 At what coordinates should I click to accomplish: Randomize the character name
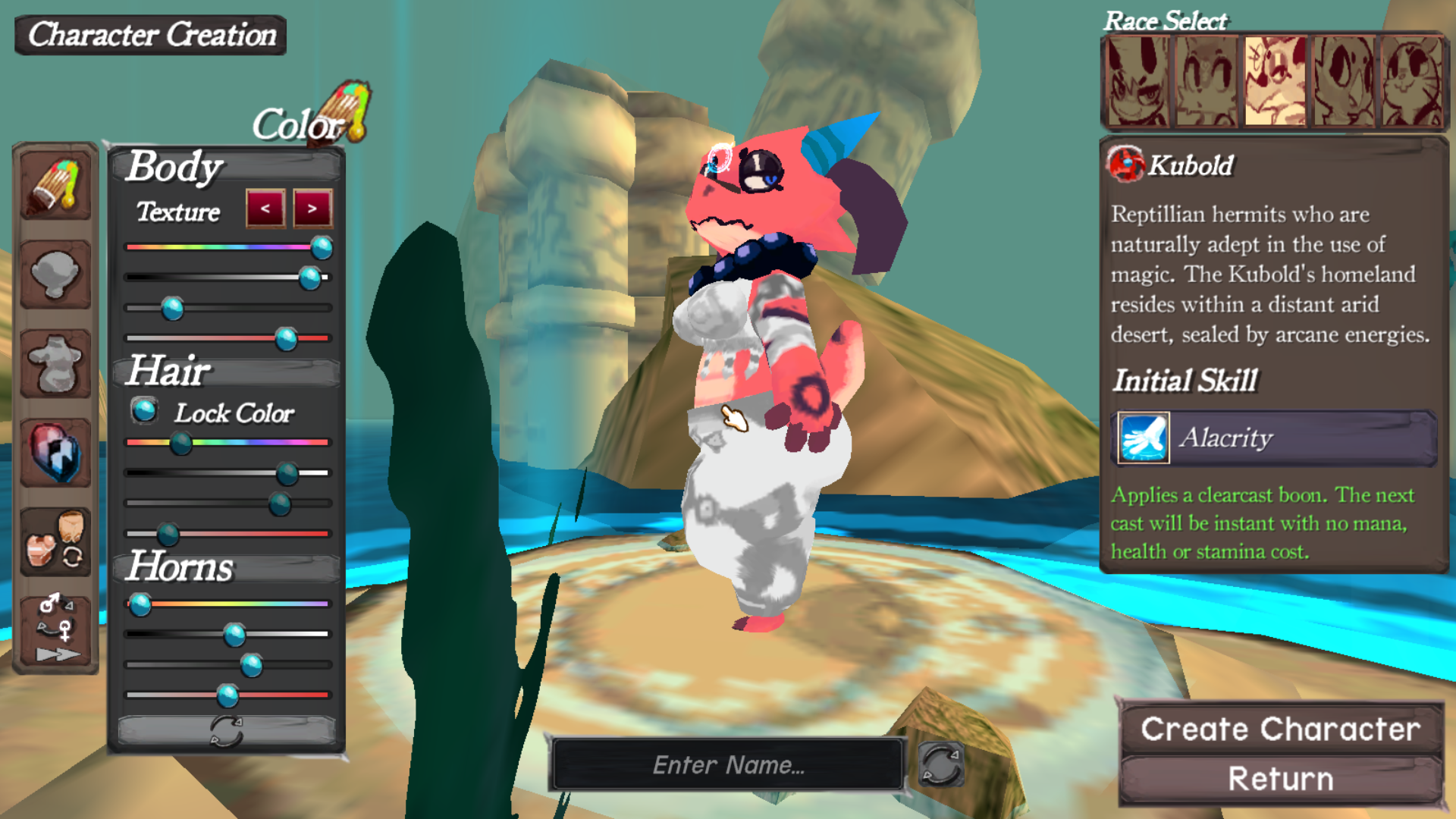pos(940,764)
